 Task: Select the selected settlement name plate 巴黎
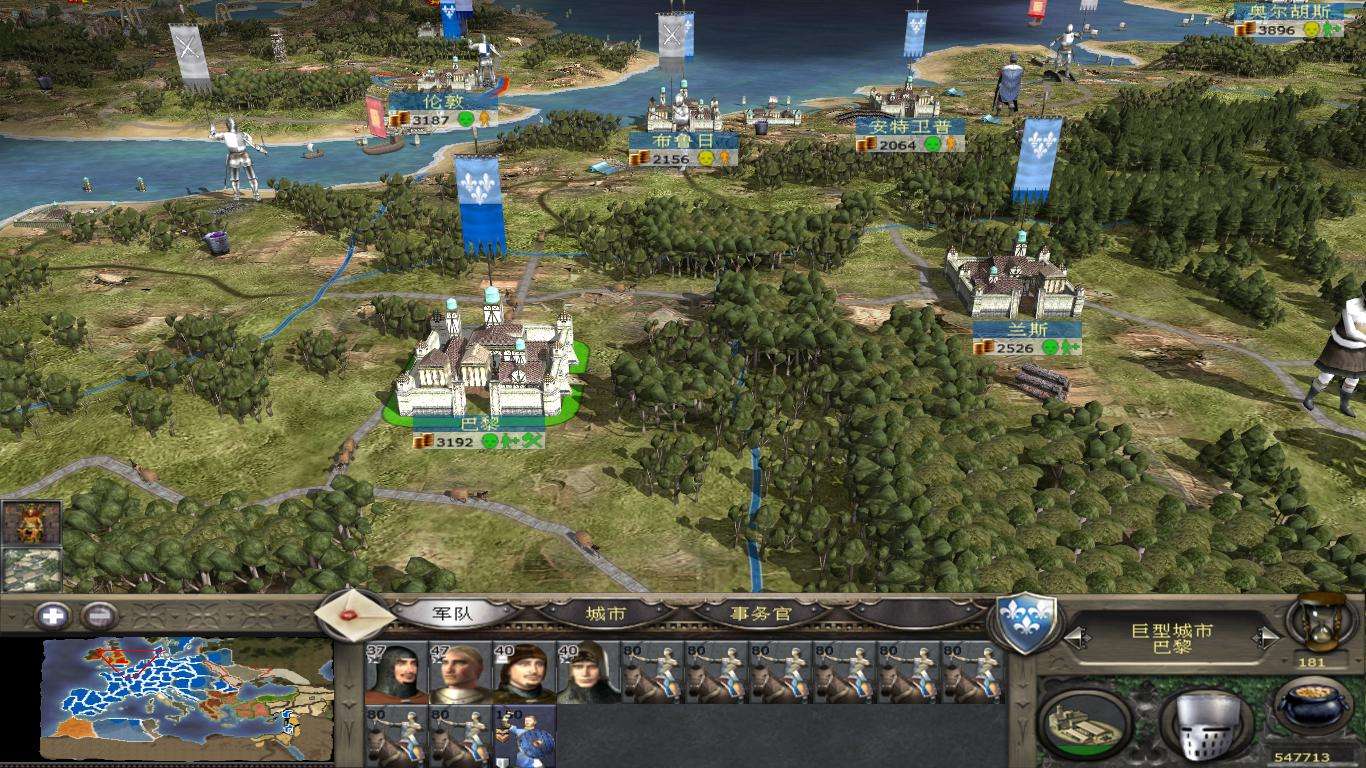[479, 422]
